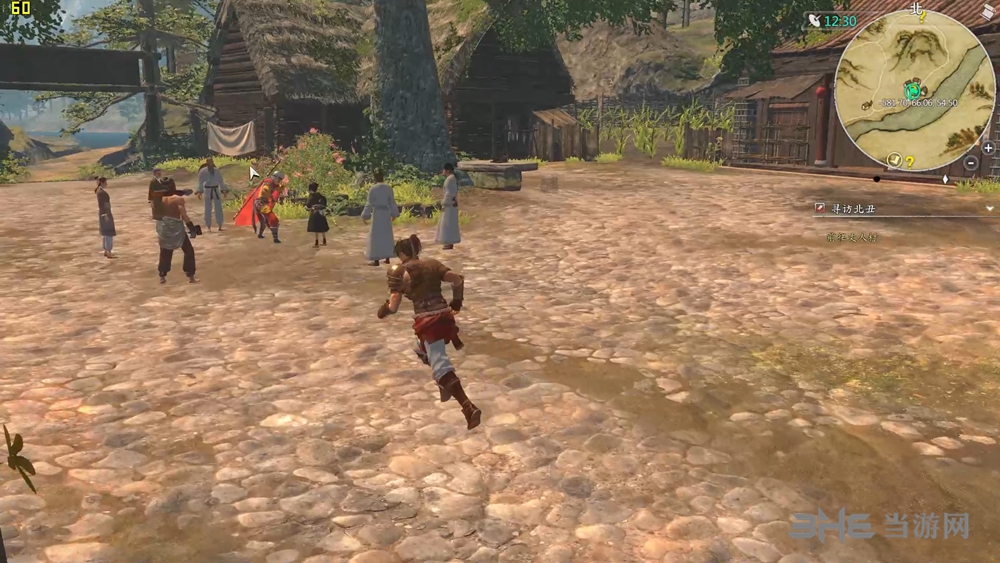Click the green player marker on minimap
This screenshot has width=1000, height=563.
click(x=912, y=89)
